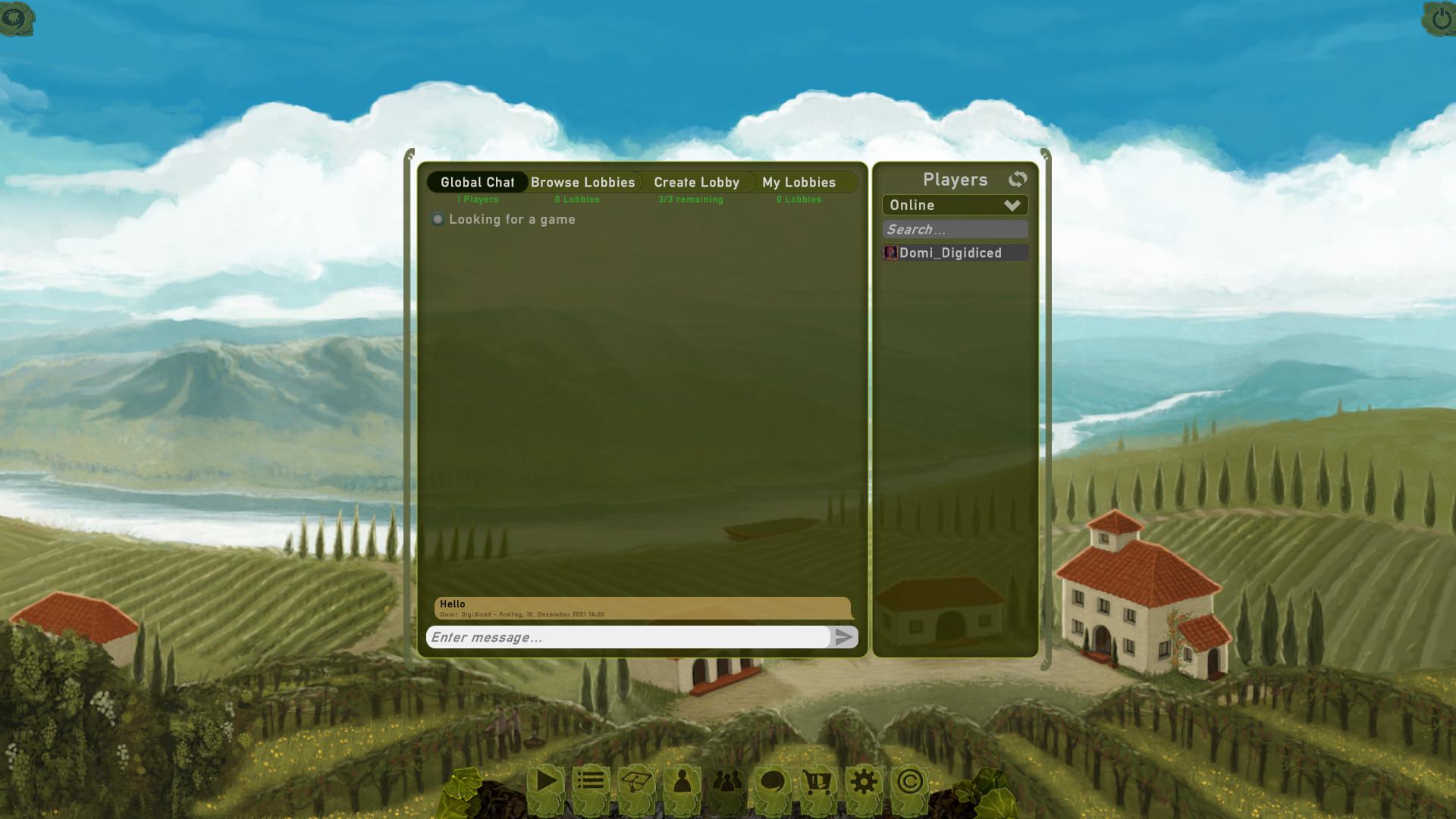Open the games list icon
This screenshot has height=819, width=1456.
(x=589, y=780)
